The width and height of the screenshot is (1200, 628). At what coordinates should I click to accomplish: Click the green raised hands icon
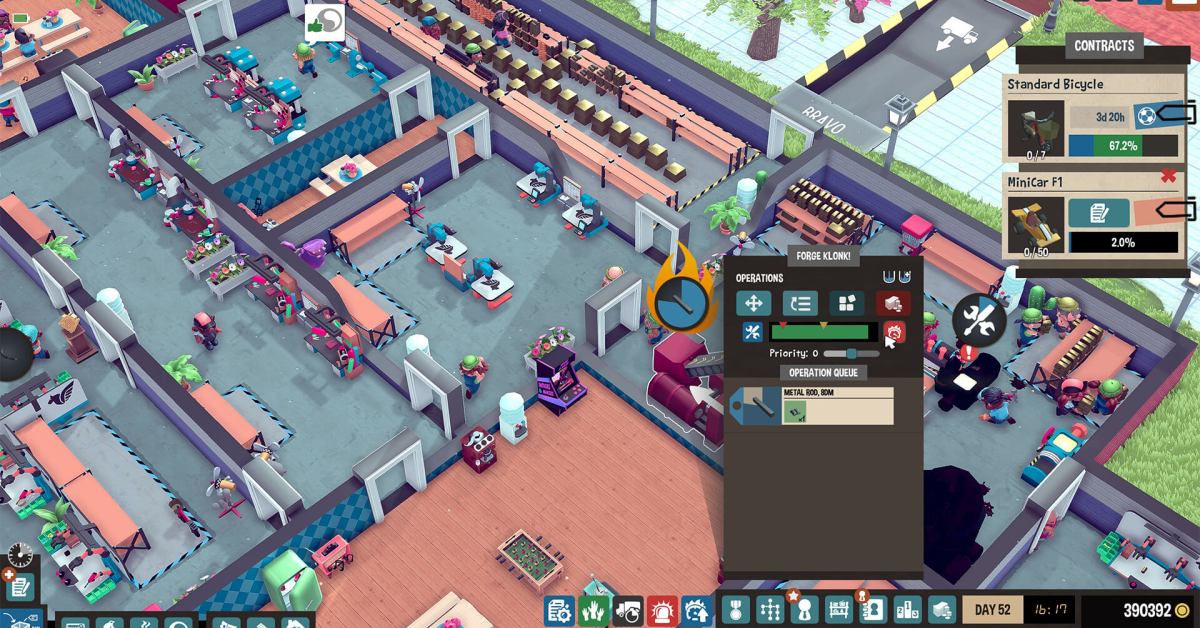point(593,609)
